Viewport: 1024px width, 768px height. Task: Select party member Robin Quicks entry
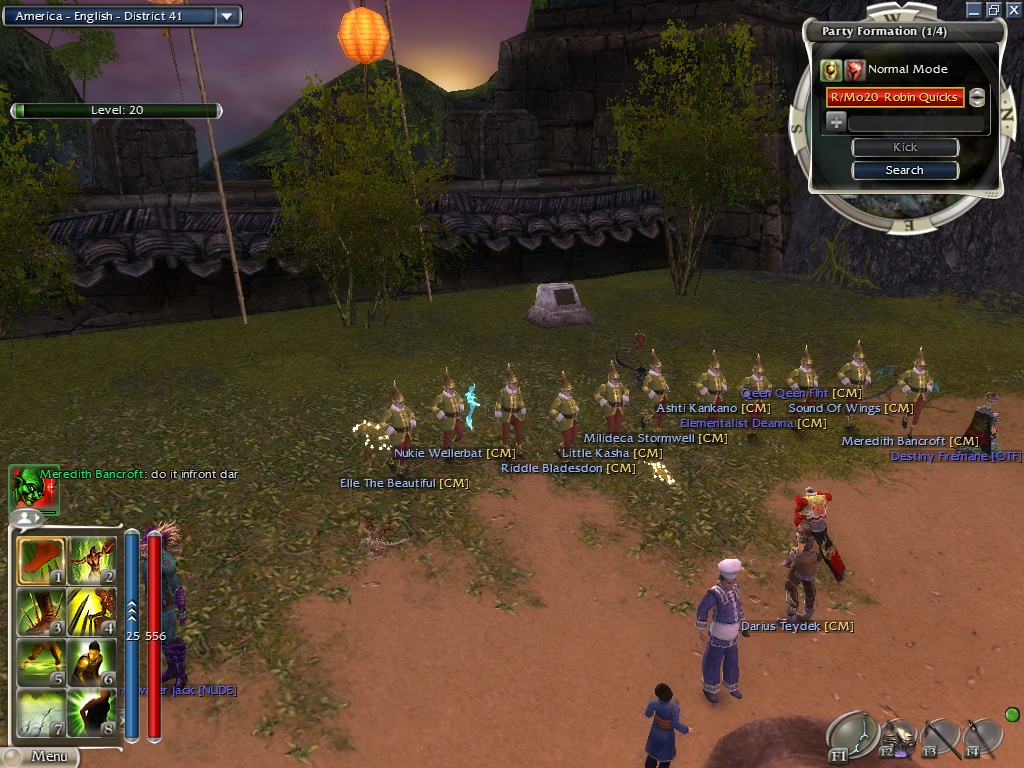click(x=894, y=97)
